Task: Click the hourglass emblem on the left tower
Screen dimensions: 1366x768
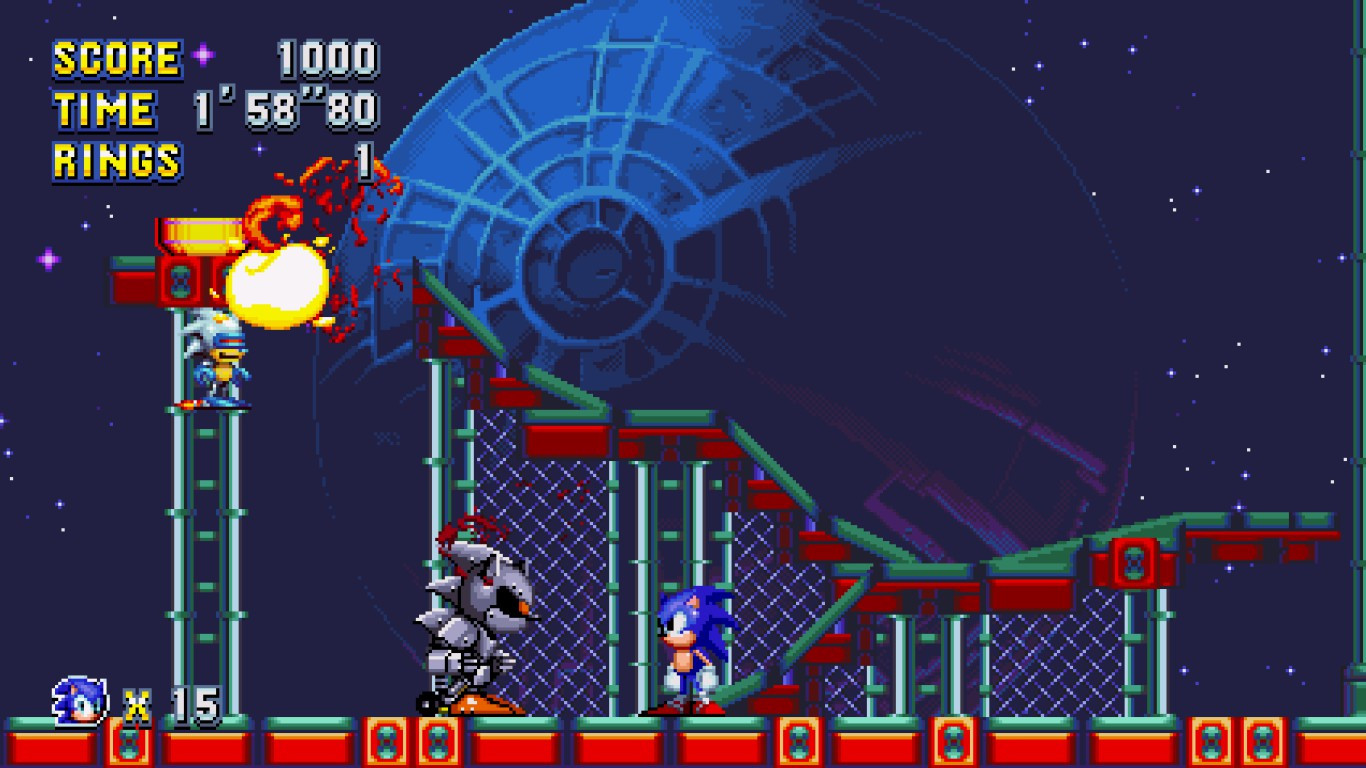Action: 180,280
